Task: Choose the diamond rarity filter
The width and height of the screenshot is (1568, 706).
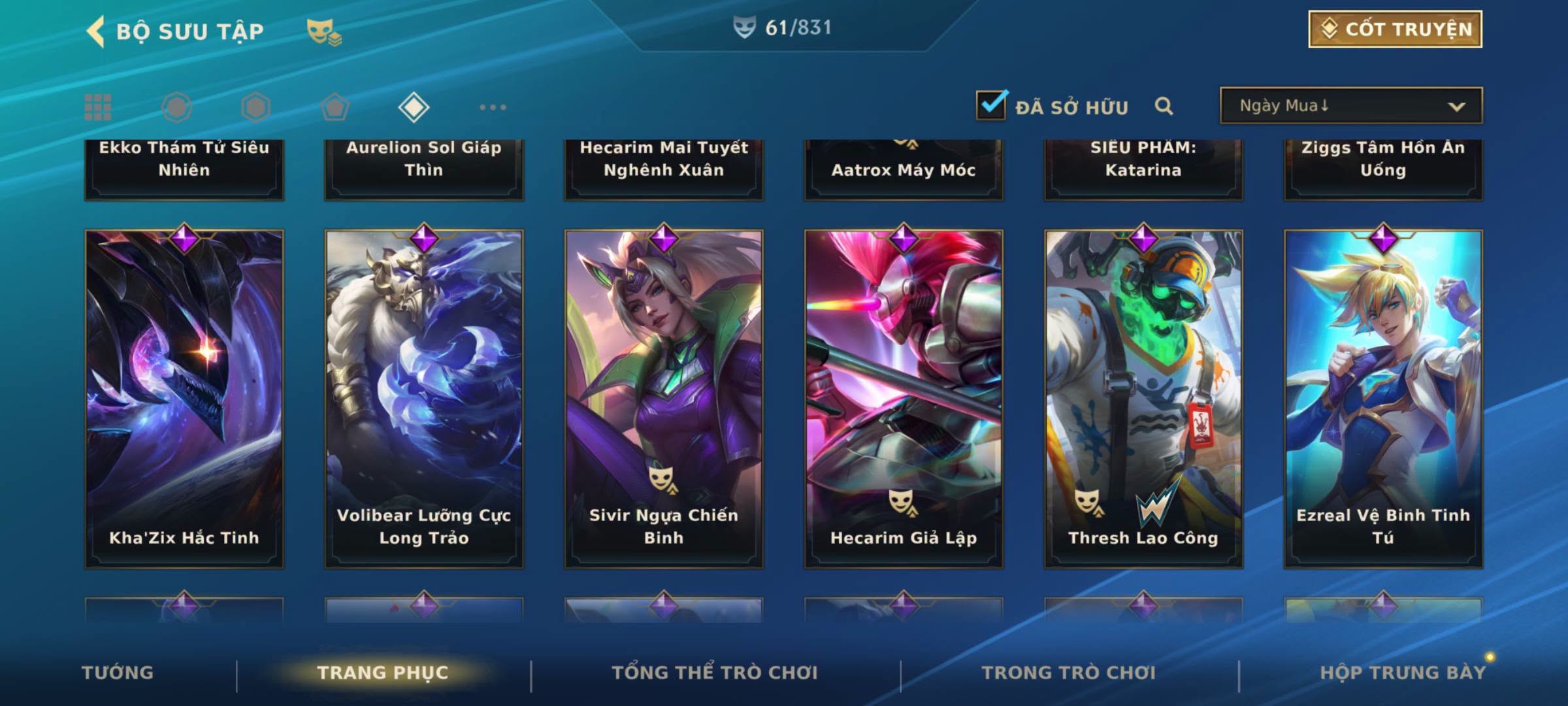Action: 414,107
